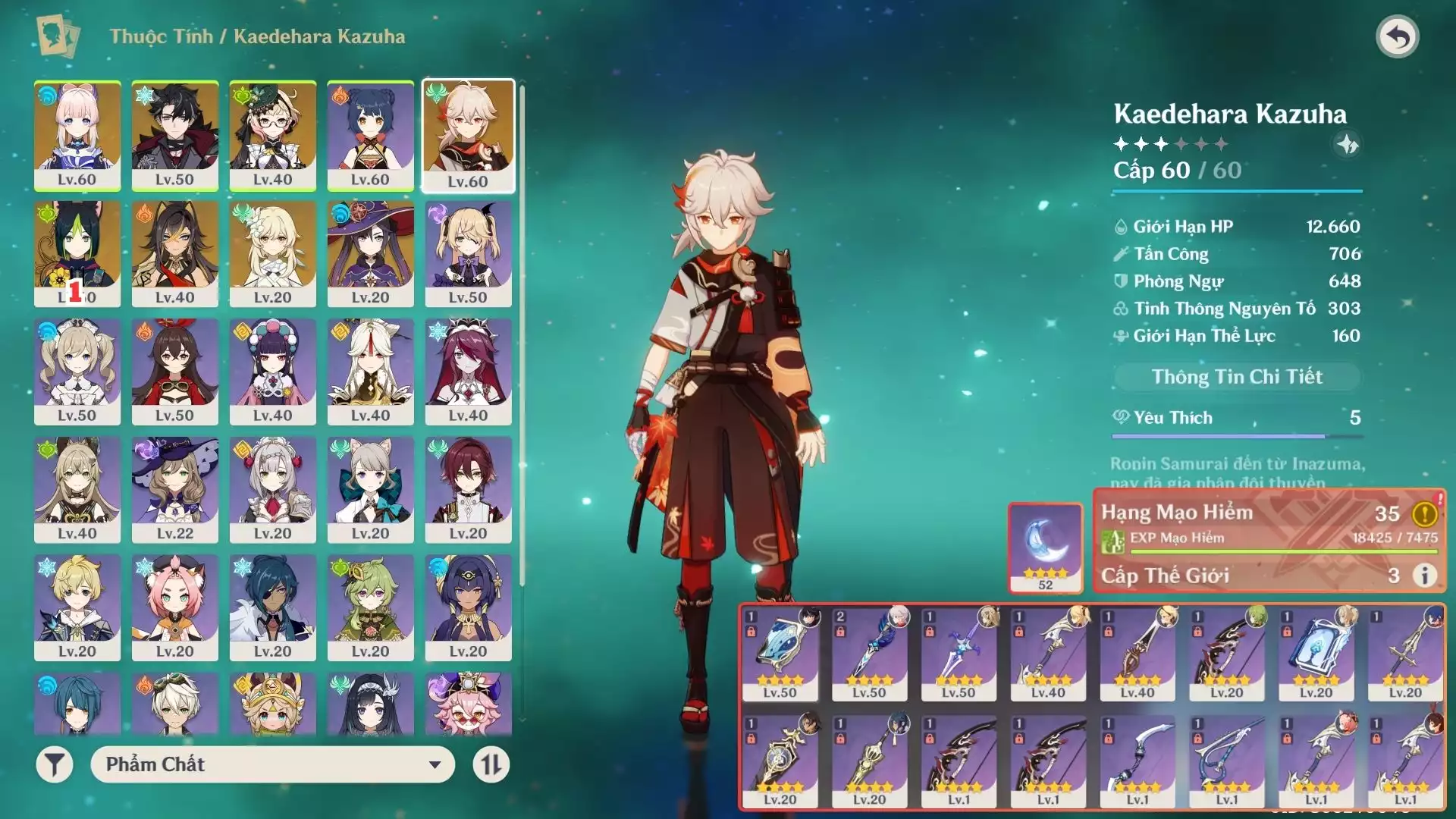Image resolution: width=1456 pixels, height=819 pixels.
Task: Select Rosaria's Lv.40 portrait
Action: 468,372
